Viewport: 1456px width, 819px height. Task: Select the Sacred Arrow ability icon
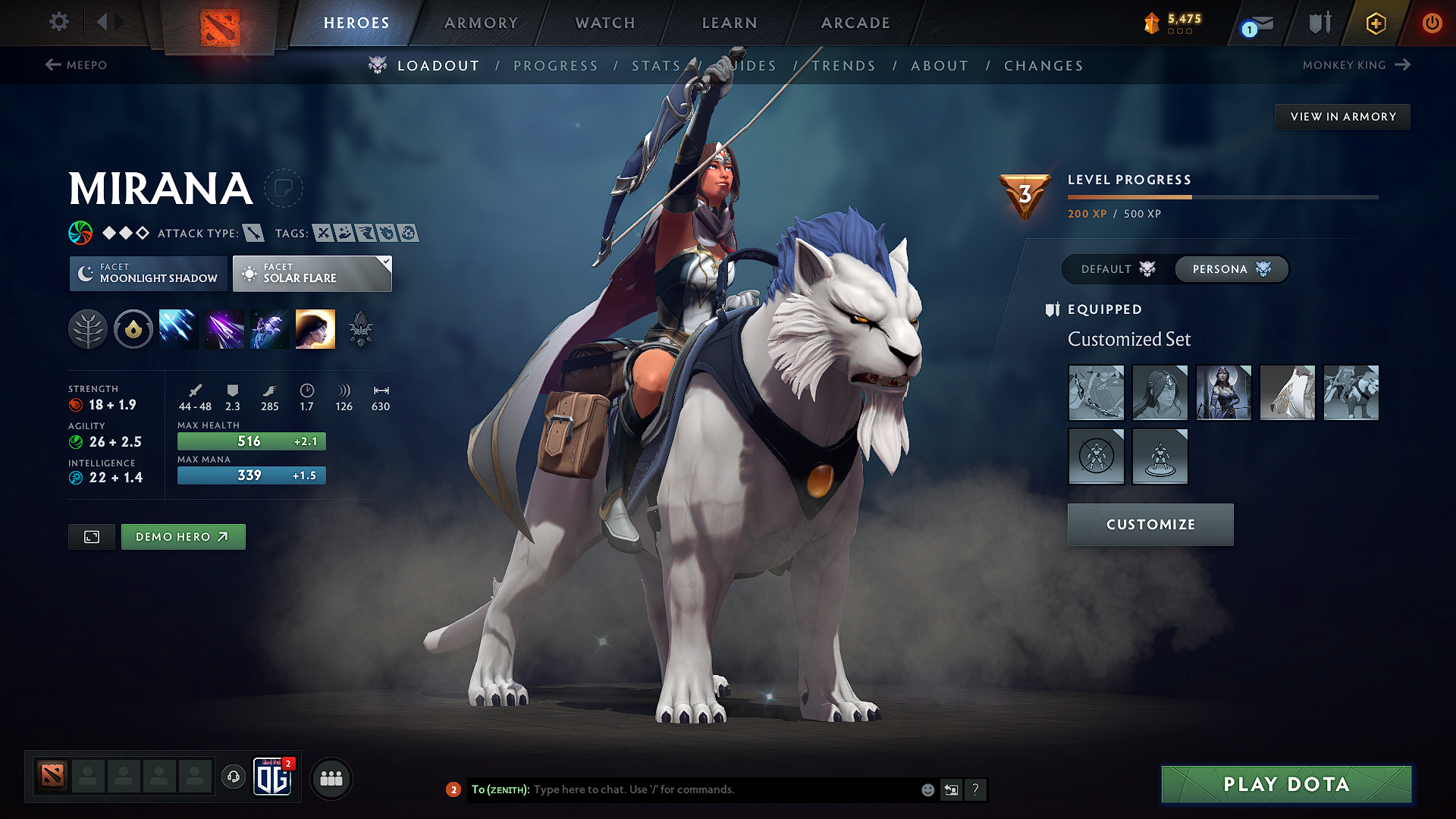224,328
